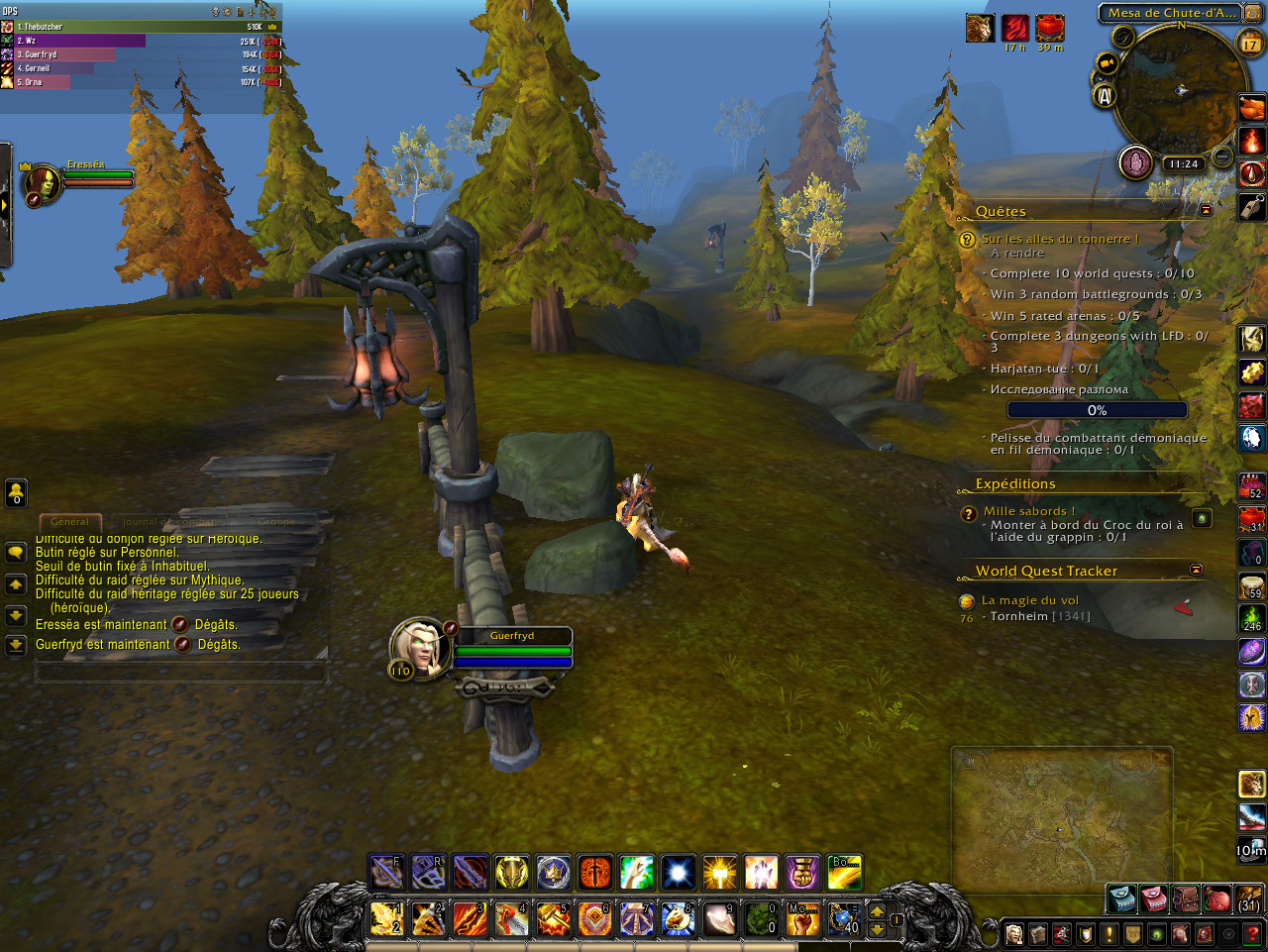Open the chat speech bubble menu
The width and height of the screenshot is (1268, 952).
(16, 553)
